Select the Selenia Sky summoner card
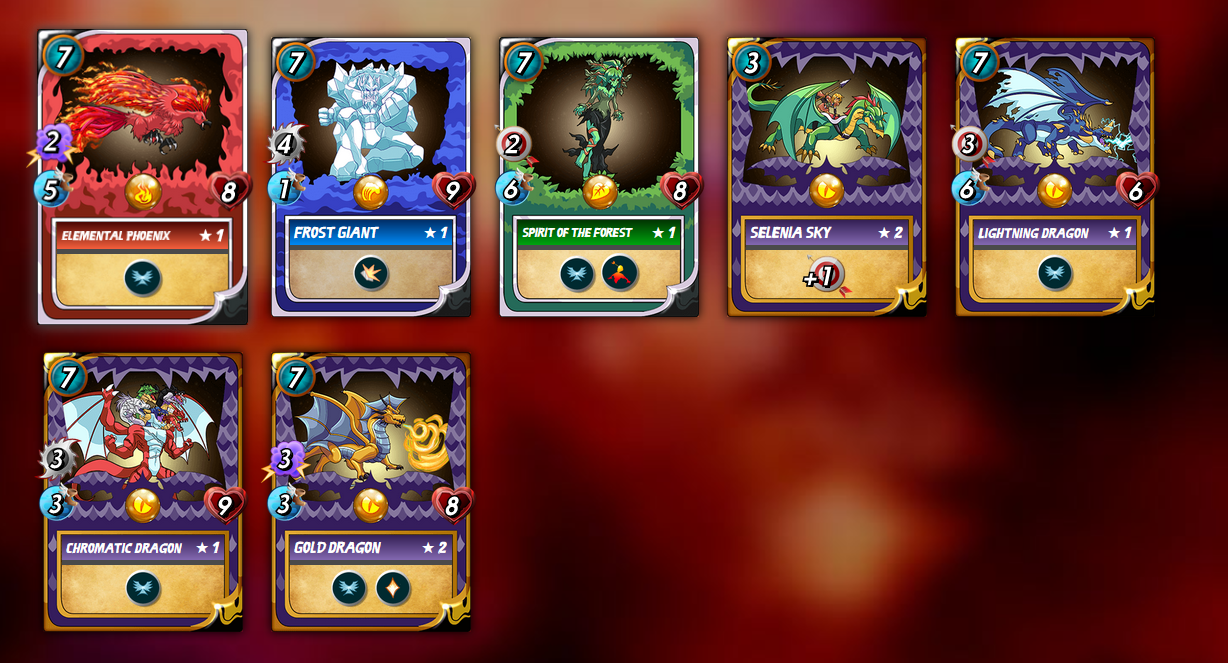This screenshot has height=663, width=1228. pyautogui.click(x=826, y=177)
